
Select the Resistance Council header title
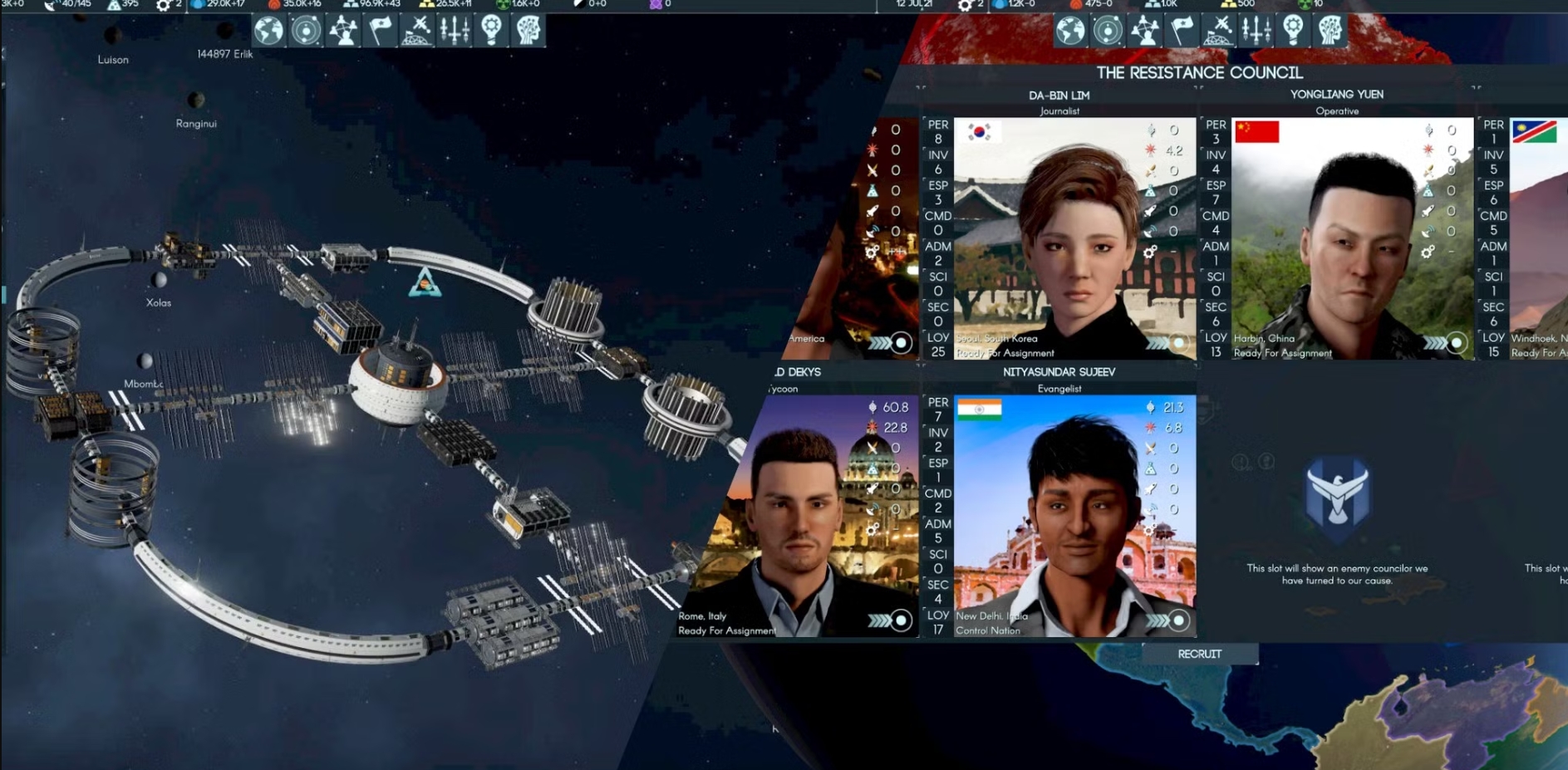(1200, 72)
